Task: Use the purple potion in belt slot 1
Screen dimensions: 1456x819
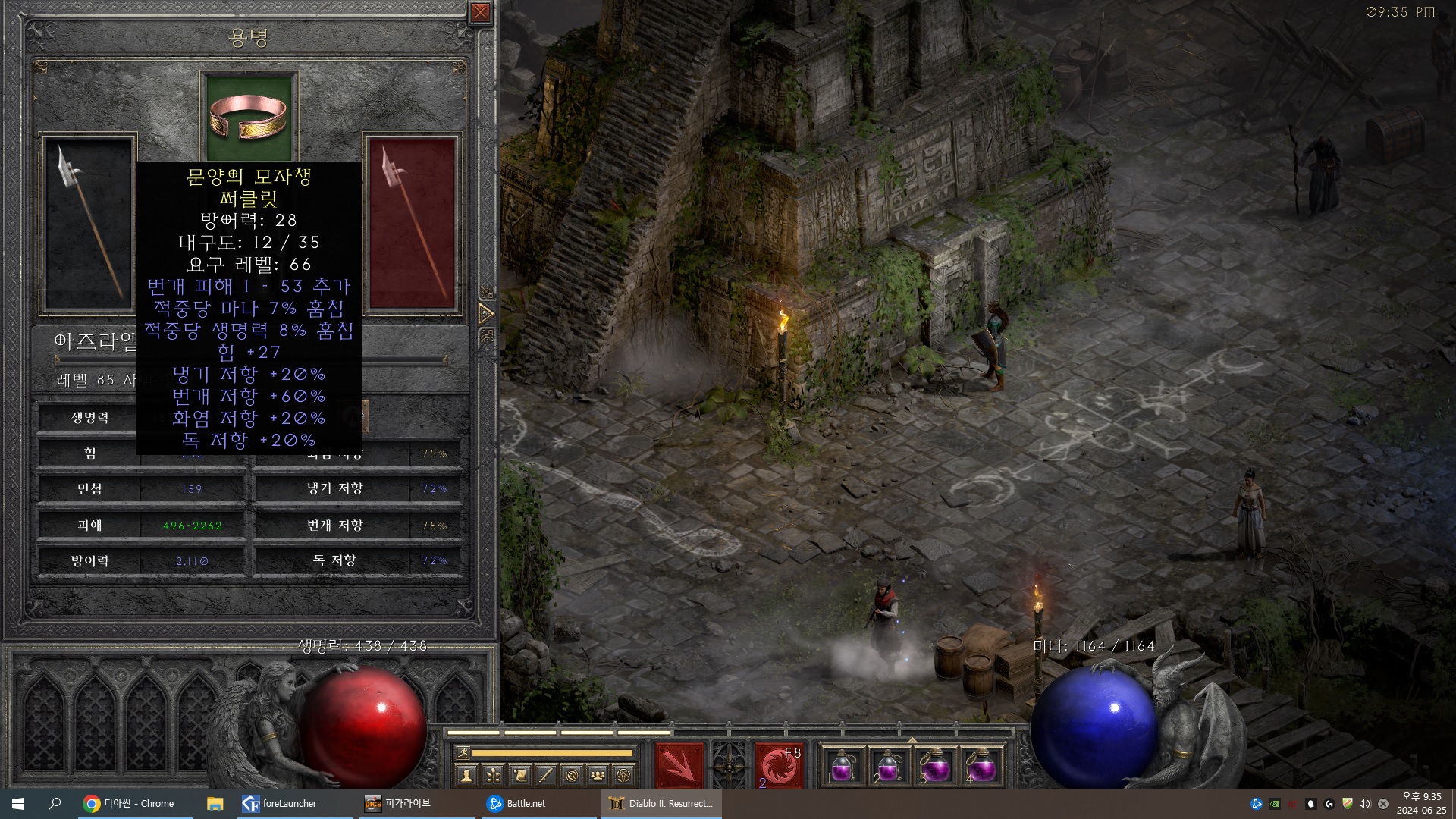Action: click(843, 767)
